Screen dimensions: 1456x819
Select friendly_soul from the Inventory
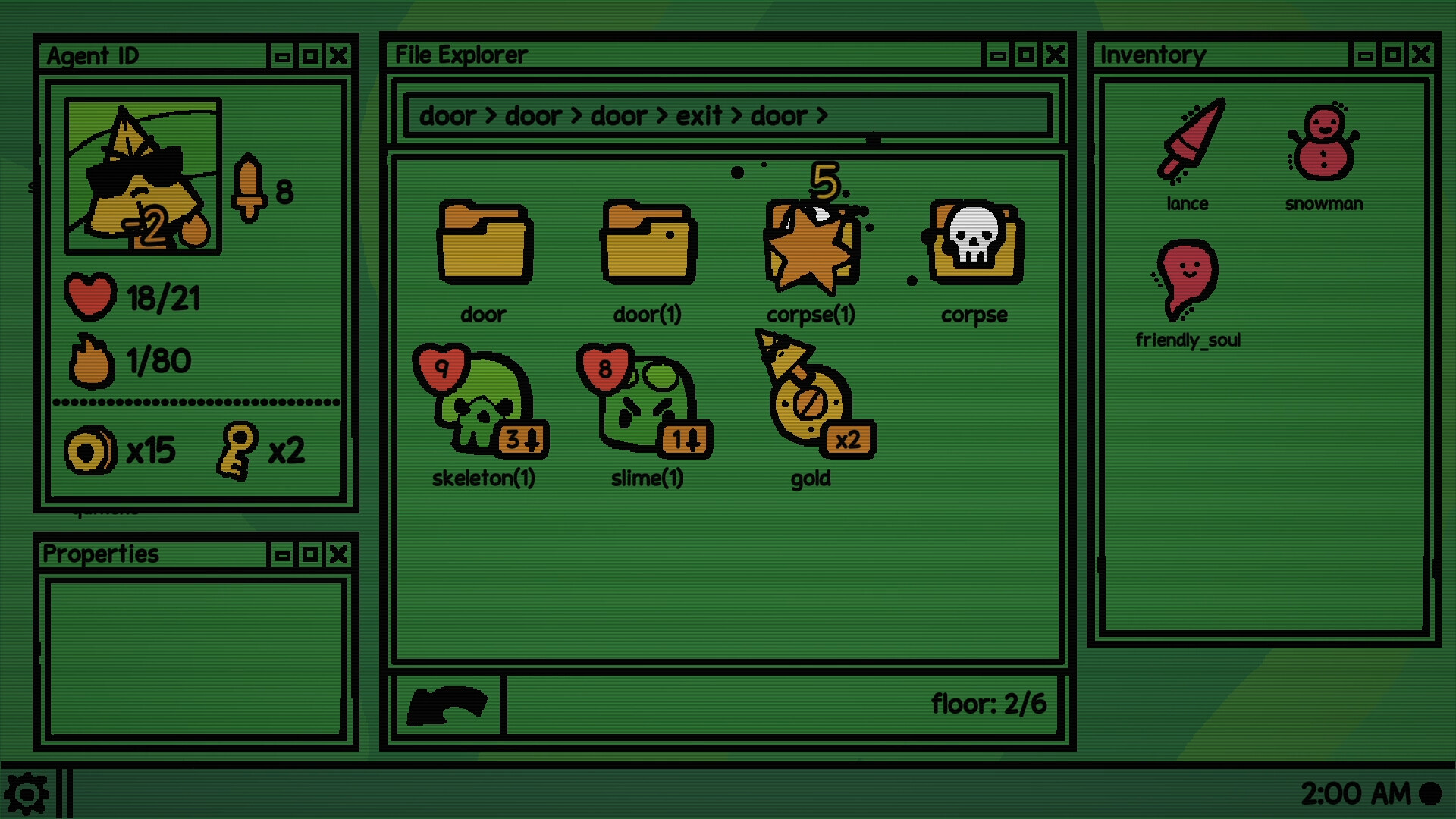(1188, 281)
